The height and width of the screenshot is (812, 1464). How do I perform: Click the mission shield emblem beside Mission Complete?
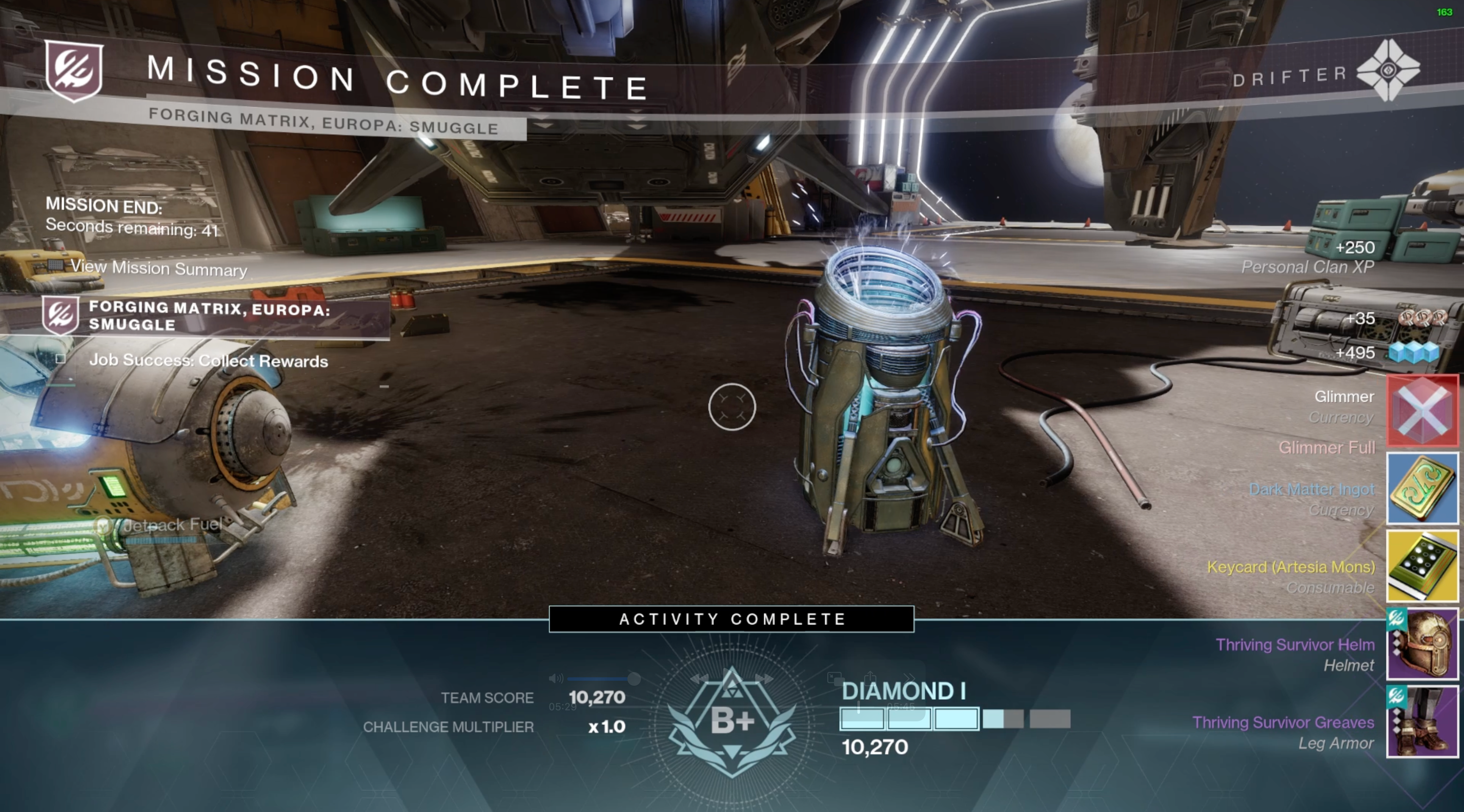(74, 70)
